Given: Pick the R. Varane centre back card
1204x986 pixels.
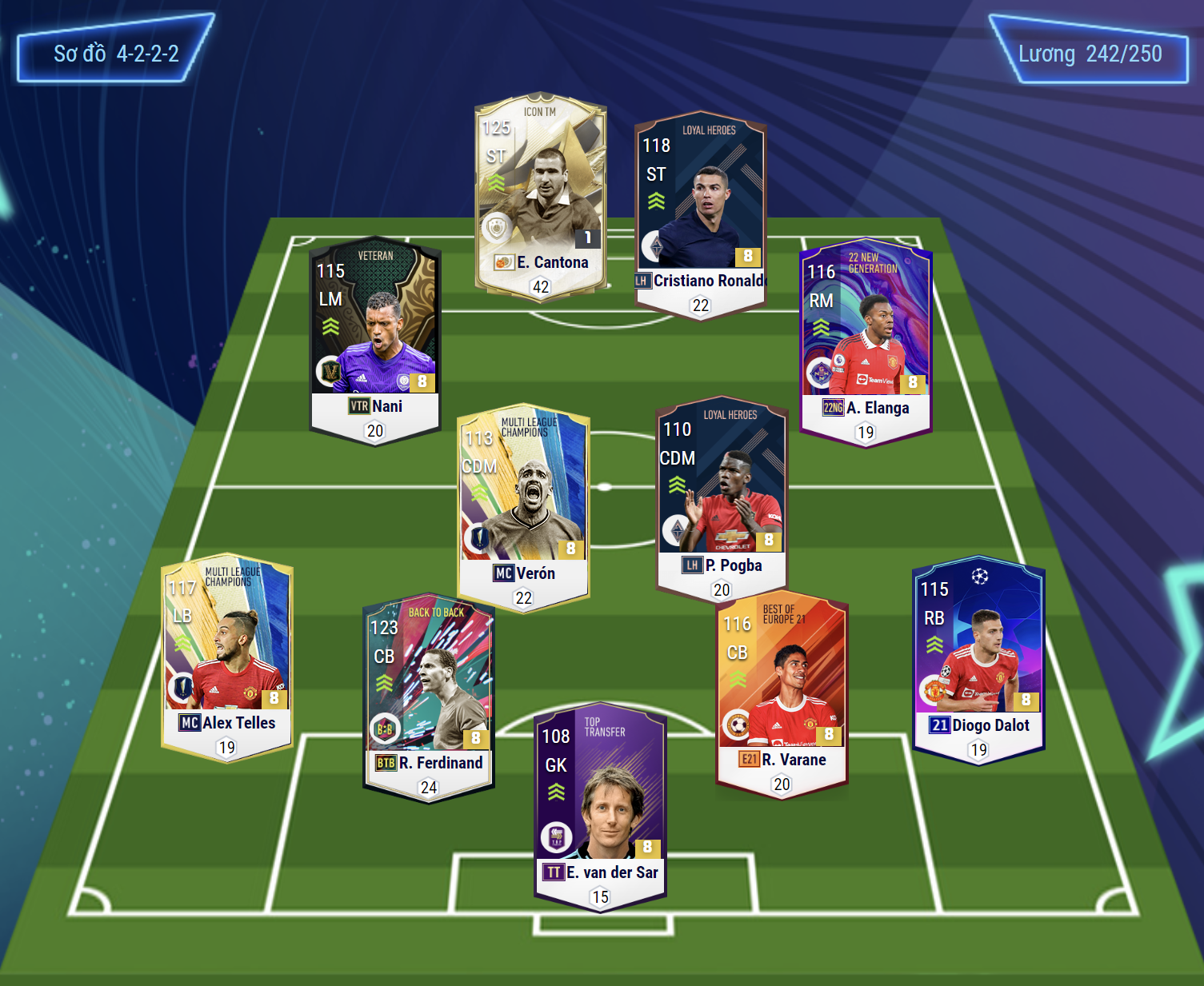Looking at the screenshot, I should click(782, 692).
